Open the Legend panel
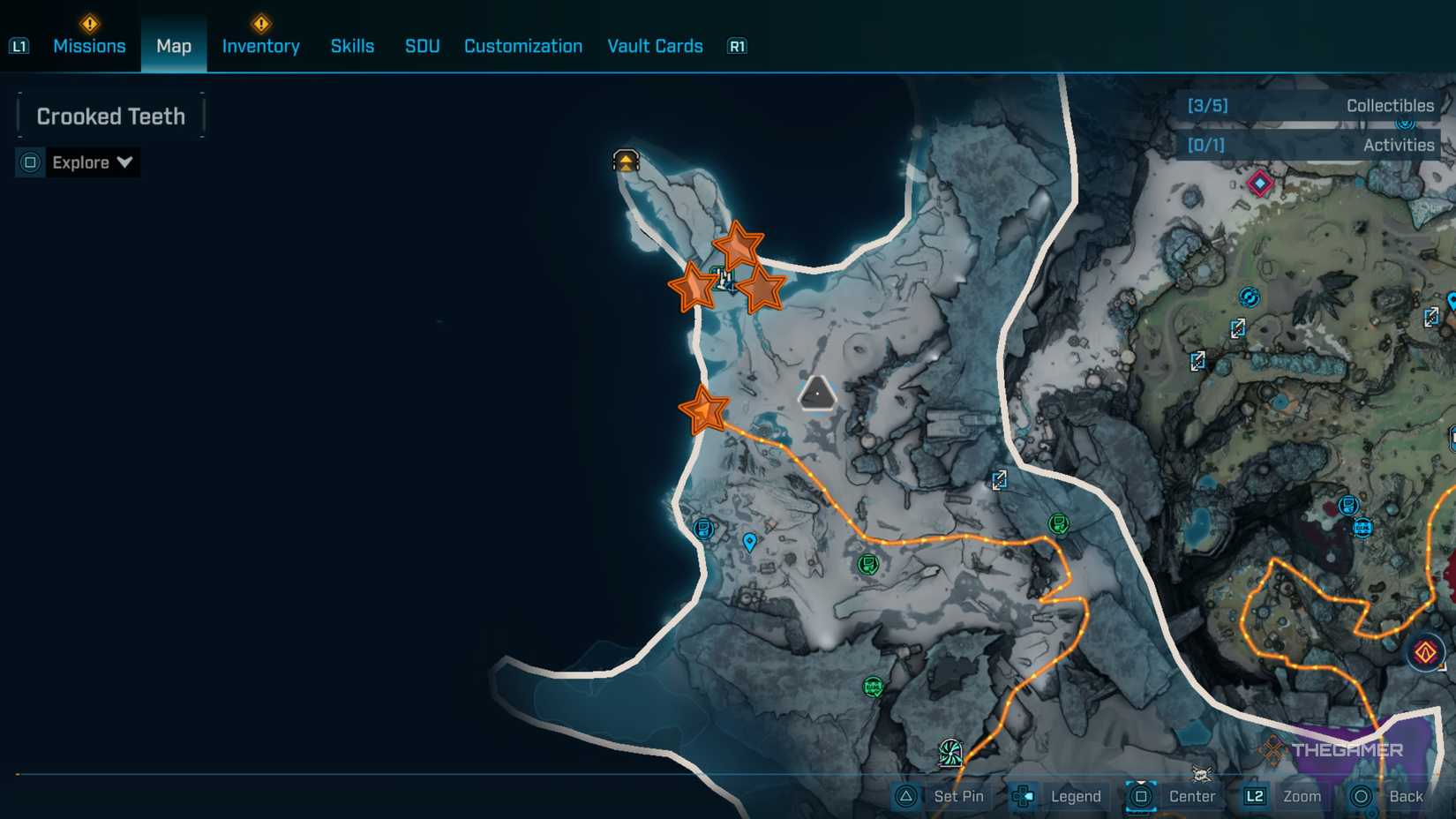This screenshot has width=1456, height=819. [x=1075, y=796]
